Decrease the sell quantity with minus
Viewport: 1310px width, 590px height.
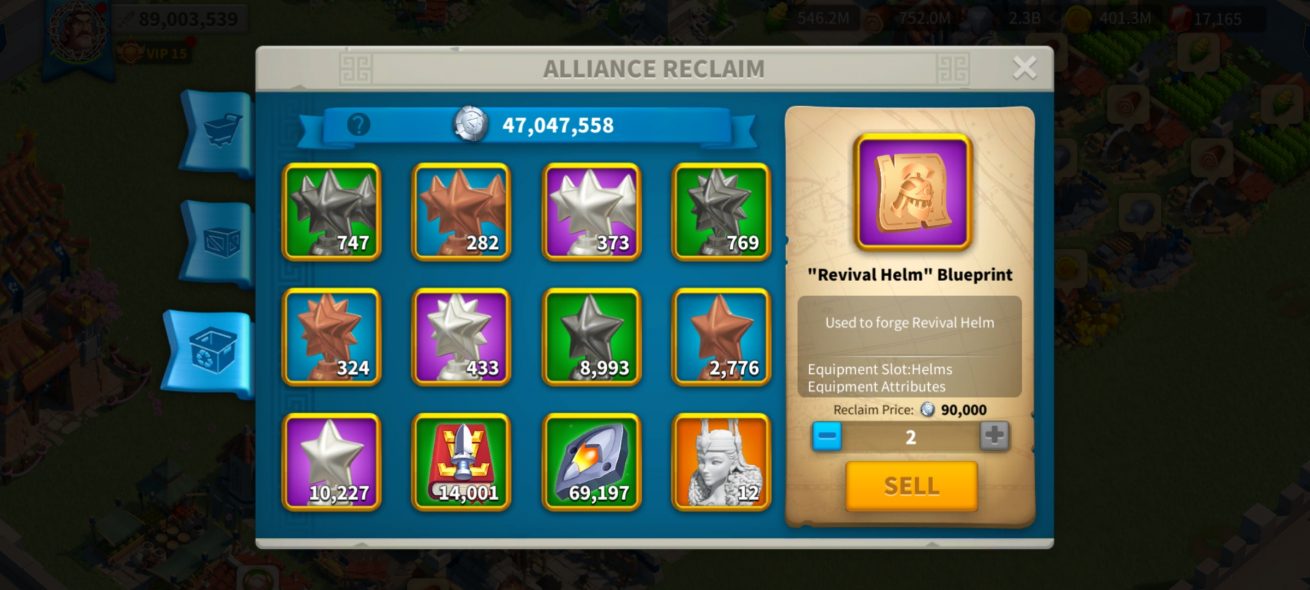pos(827,436)
